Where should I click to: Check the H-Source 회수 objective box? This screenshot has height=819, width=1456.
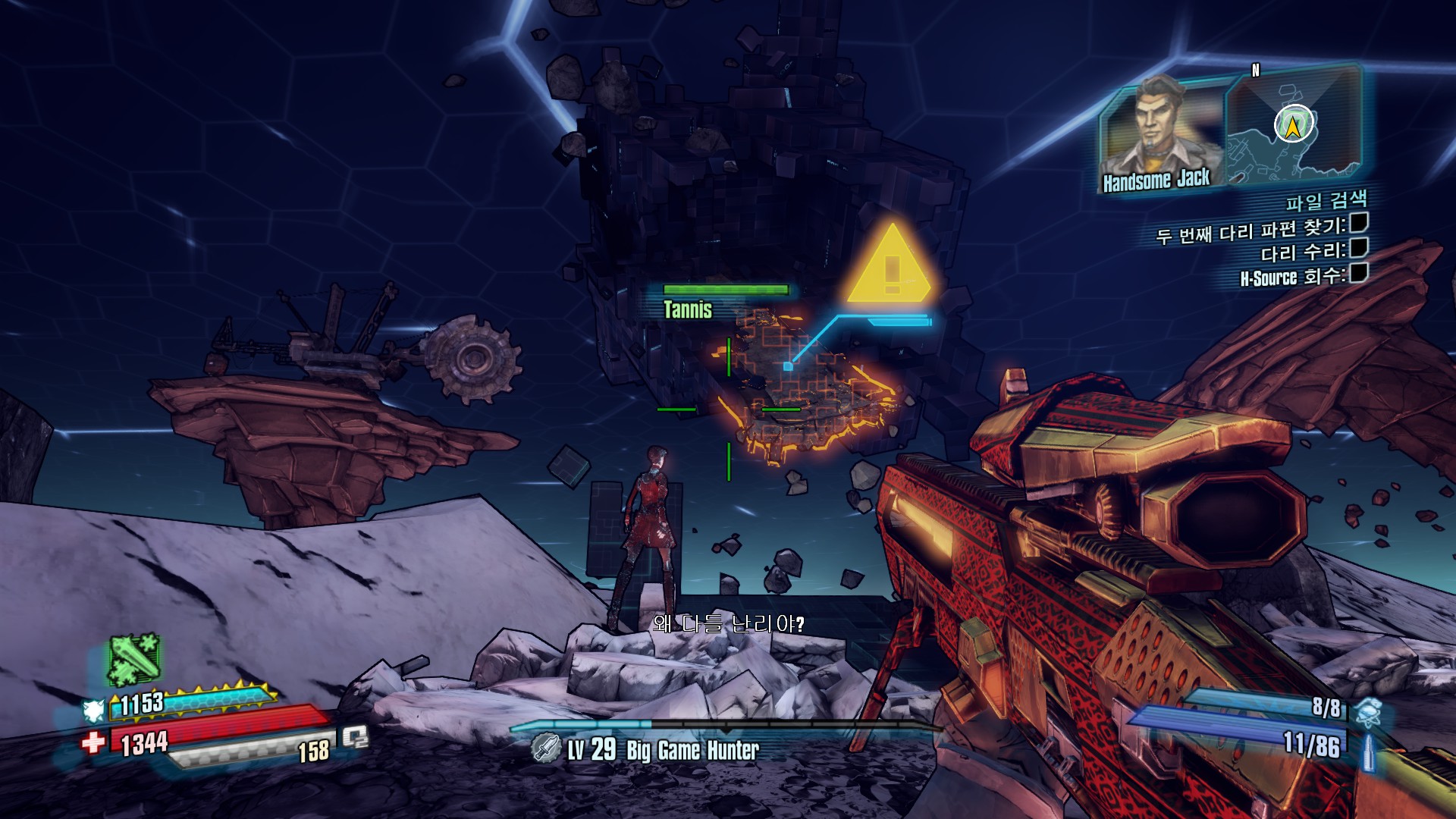click(1358, 273)
